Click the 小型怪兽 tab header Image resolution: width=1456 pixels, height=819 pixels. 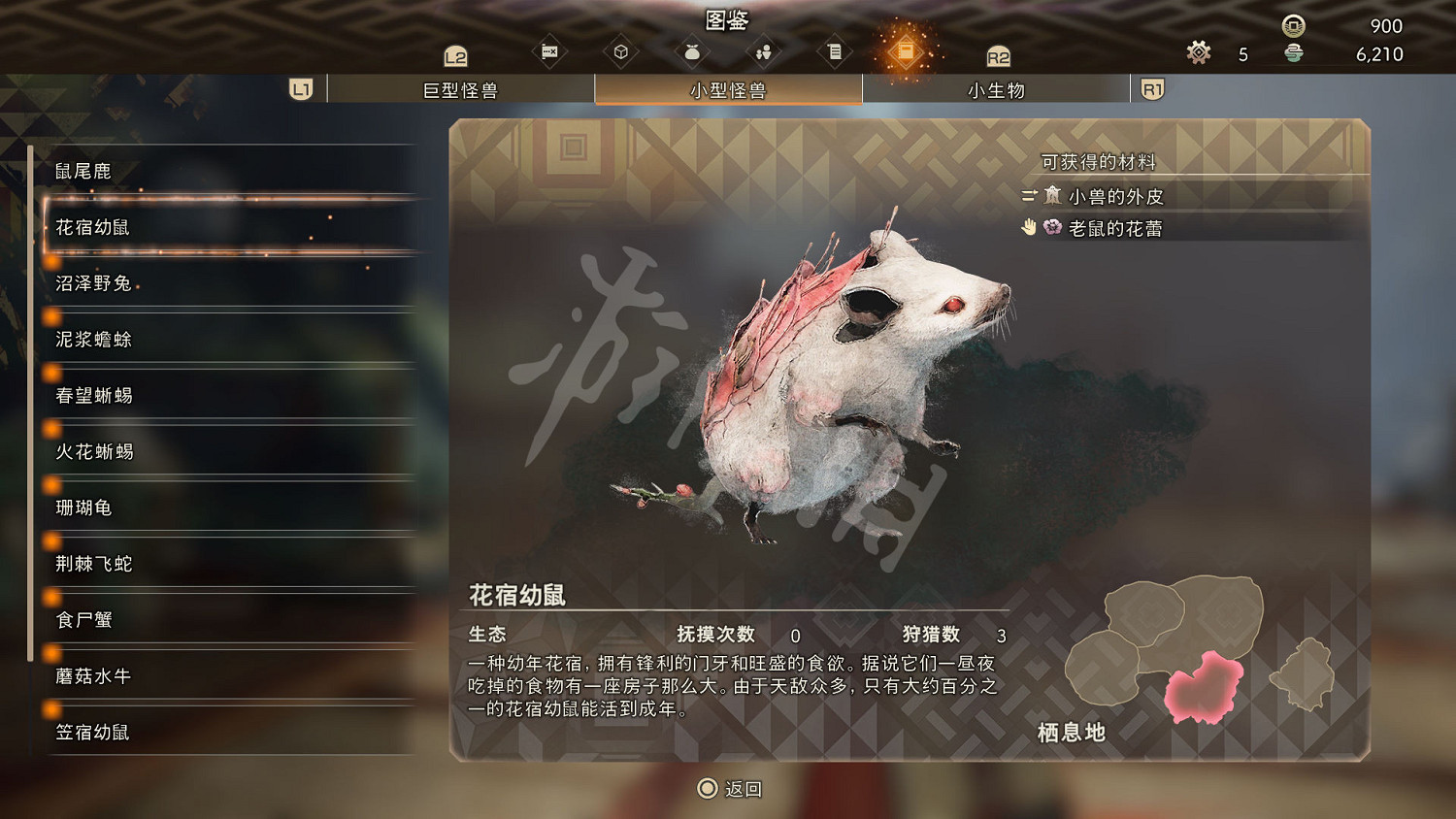pos(728,89)
